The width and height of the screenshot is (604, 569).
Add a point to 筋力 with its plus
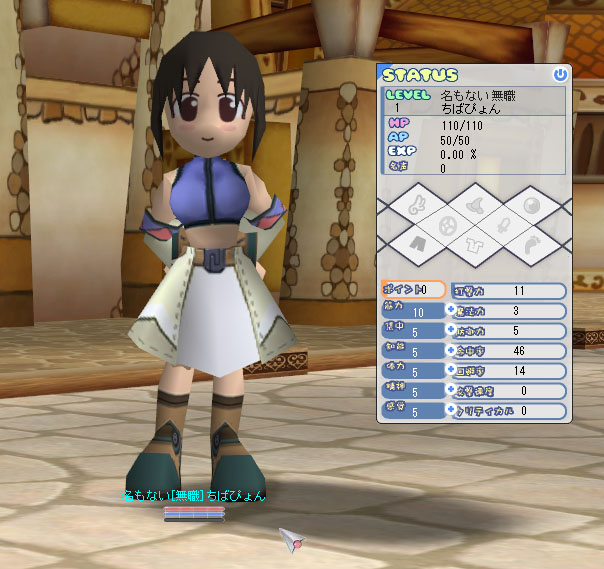pyautogui.click(x=450, y=310)
